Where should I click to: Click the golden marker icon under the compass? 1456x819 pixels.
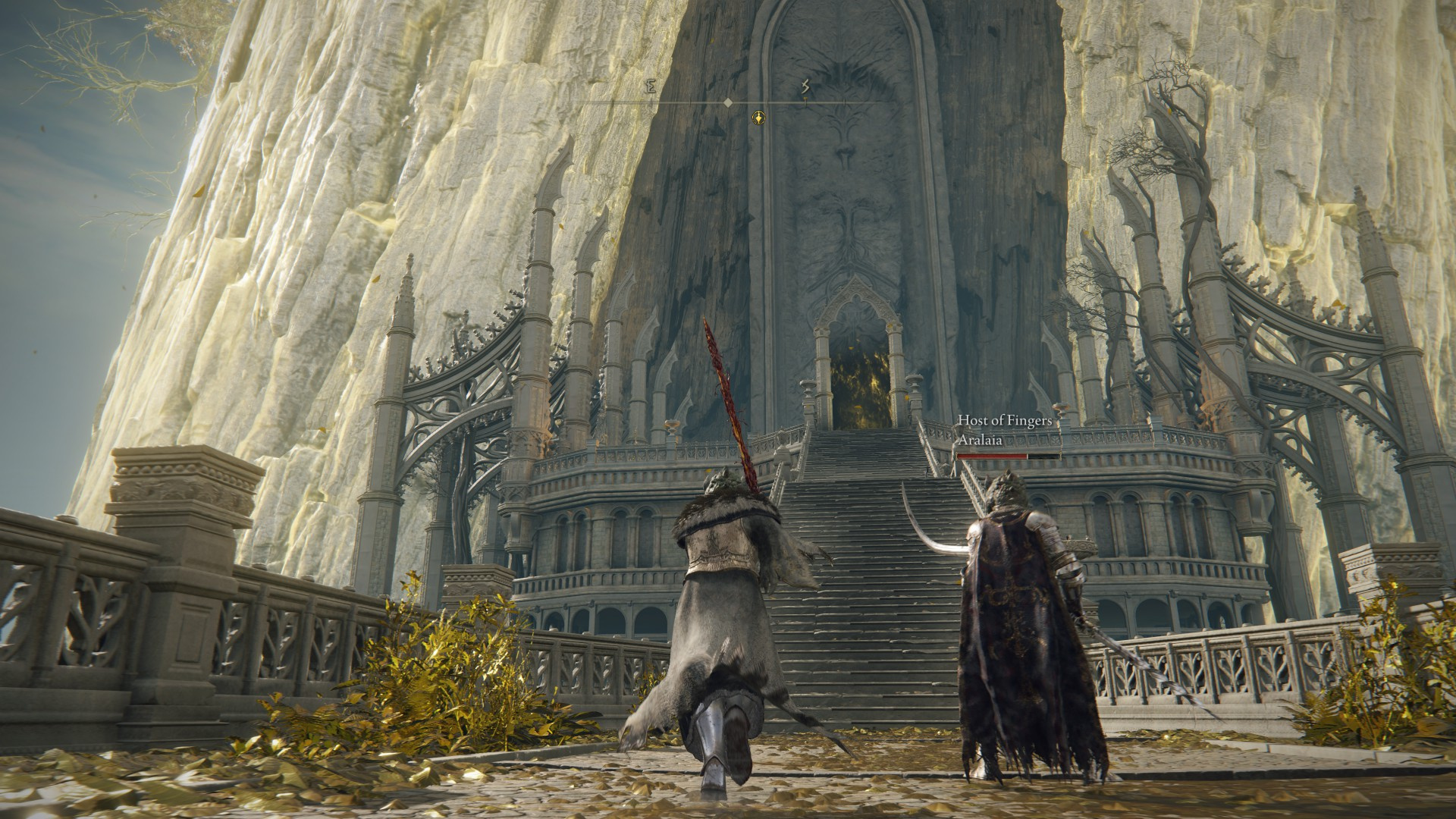pyautogui.click(x=758, y=117)
